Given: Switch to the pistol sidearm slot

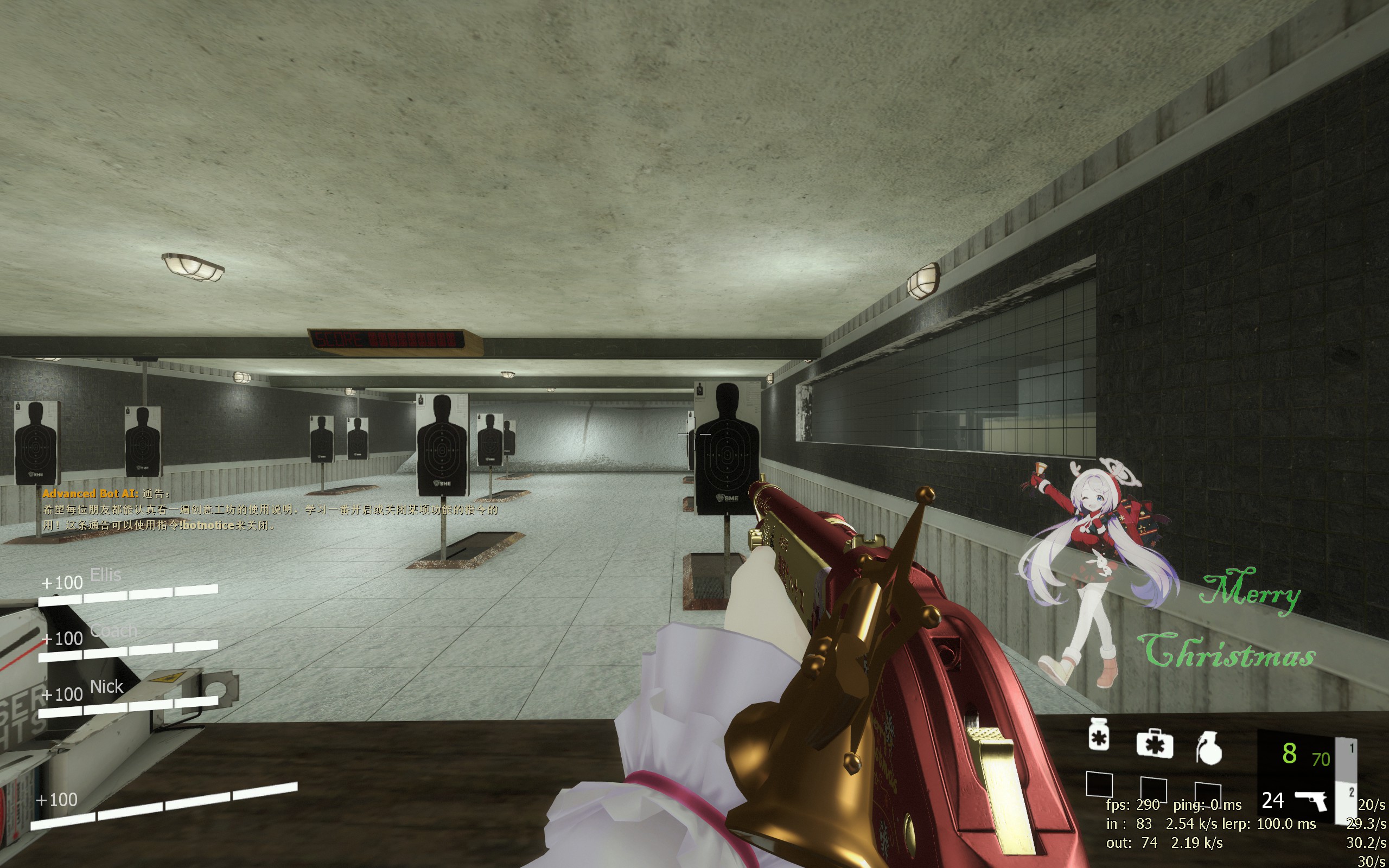Looking at the screenshot, I should click(x=1311, y=800).
